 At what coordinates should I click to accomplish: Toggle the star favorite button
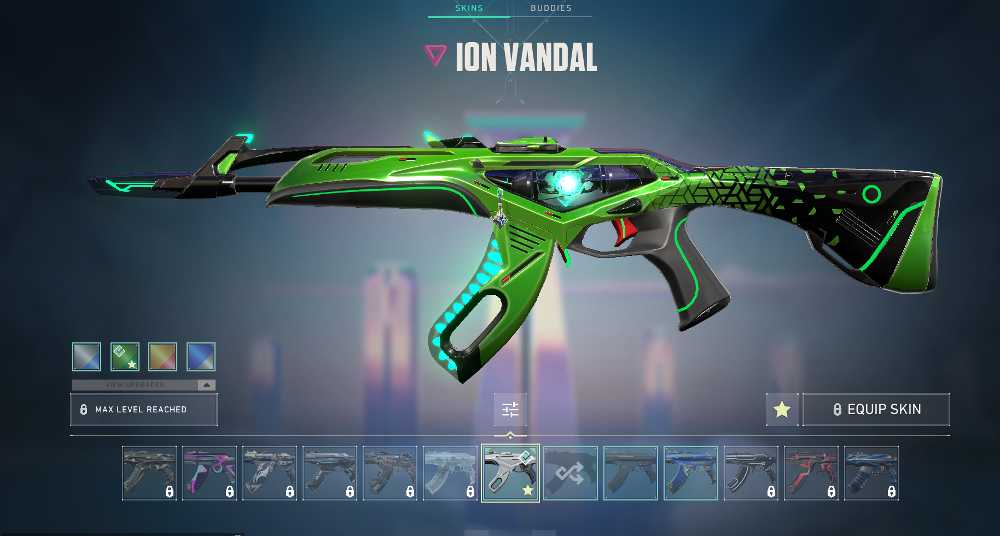pos(782,409)
